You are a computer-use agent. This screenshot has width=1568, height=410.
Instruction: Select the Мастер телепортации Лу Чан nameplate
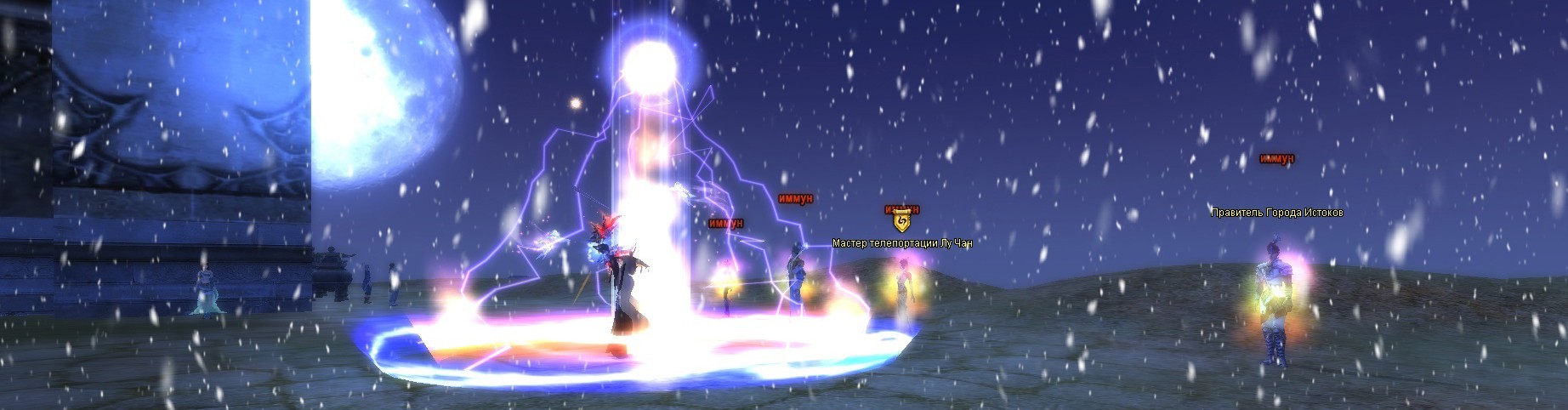click(901, 243)
